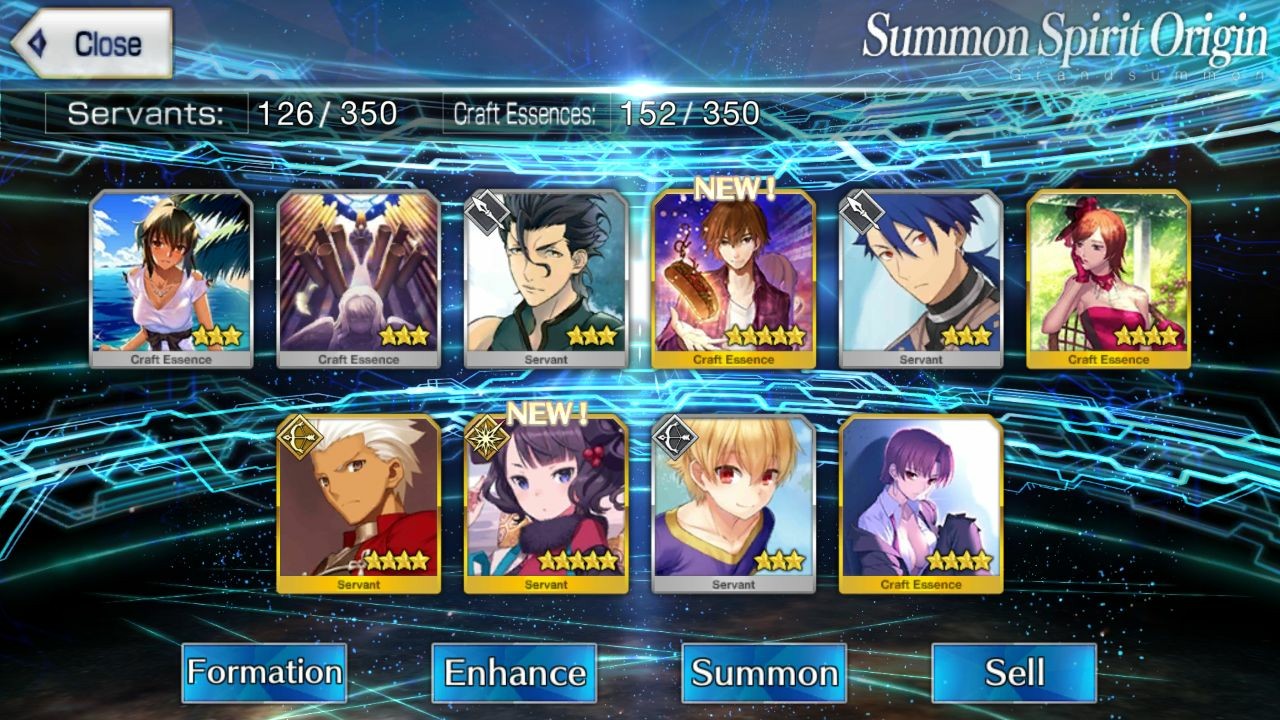Screen dimensions: 1280x720
Task: View the purple-haired Craft Essence card
Action: click(x=921, y=504)
